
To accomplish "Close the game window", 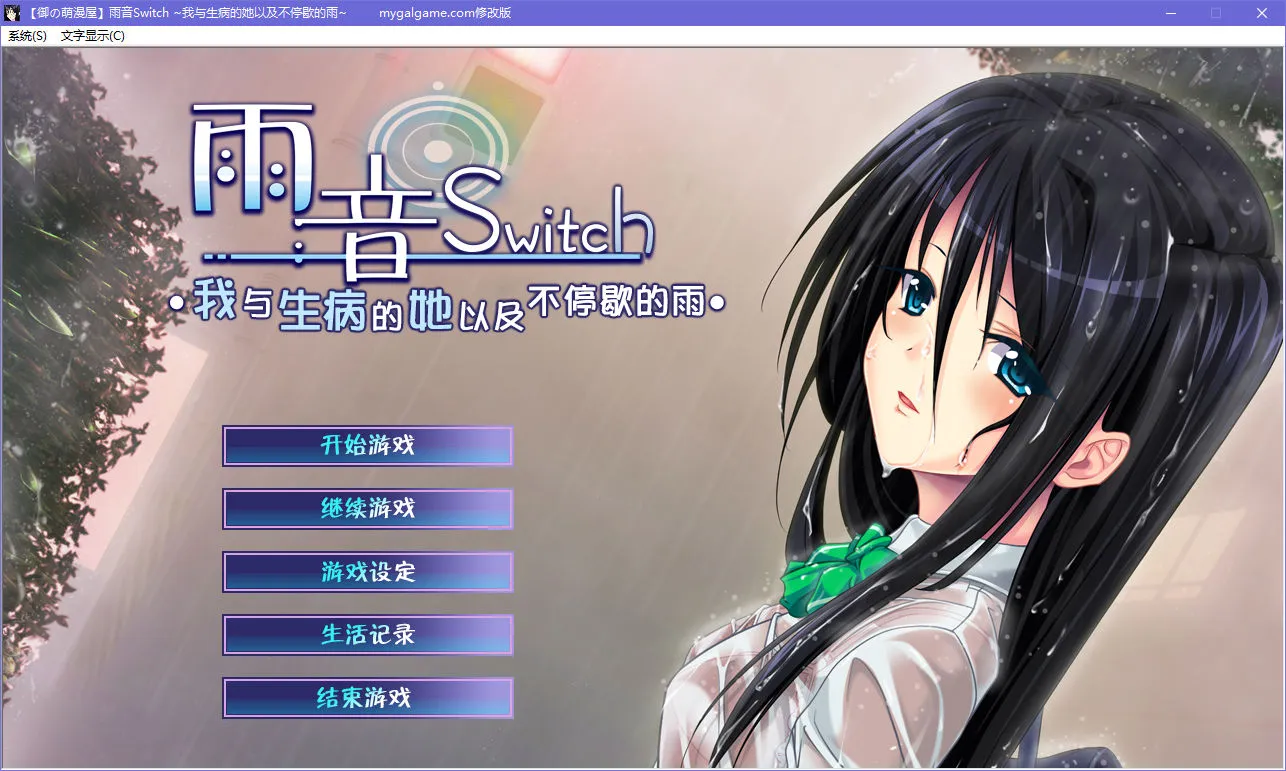I will coord(1262,13).
